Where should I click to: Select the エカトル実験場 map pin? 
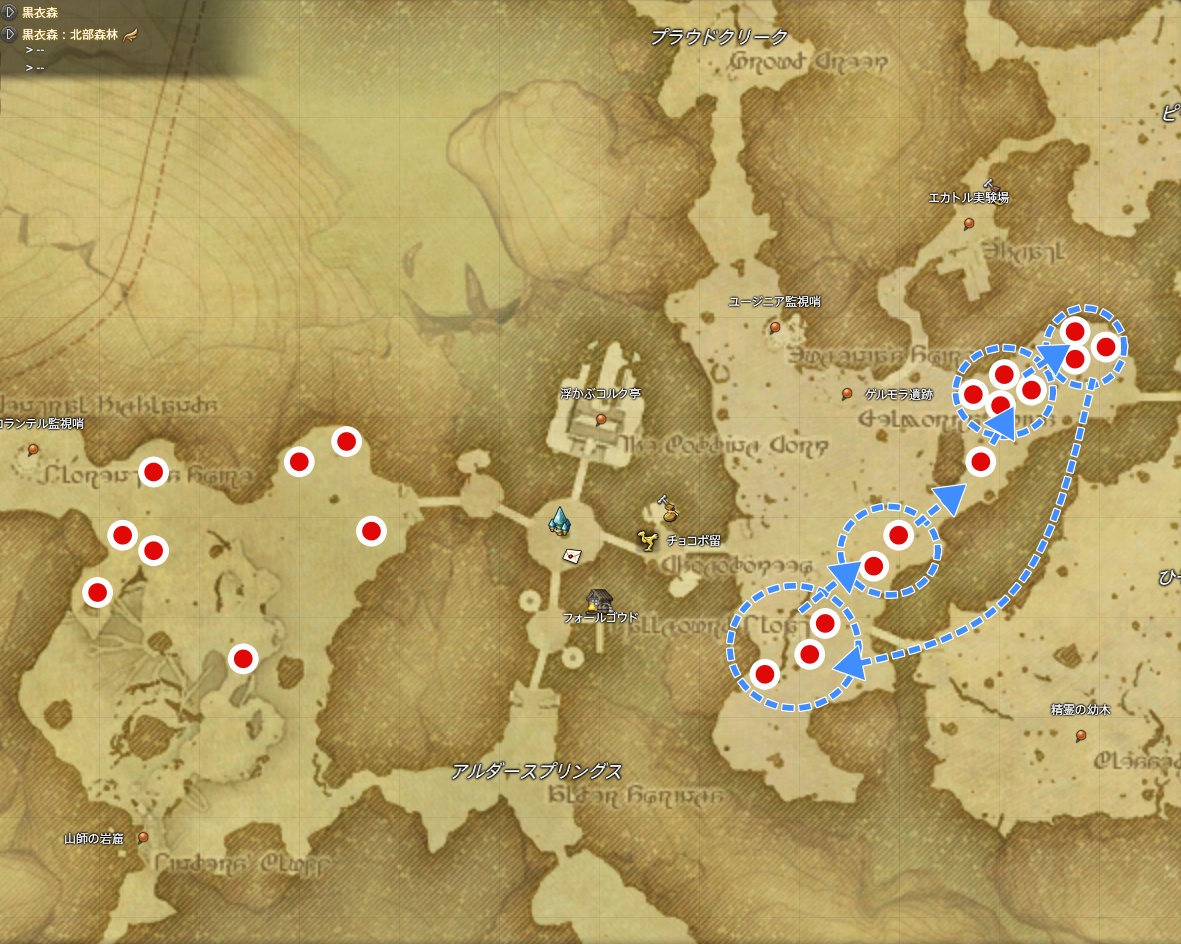[968, 223]
